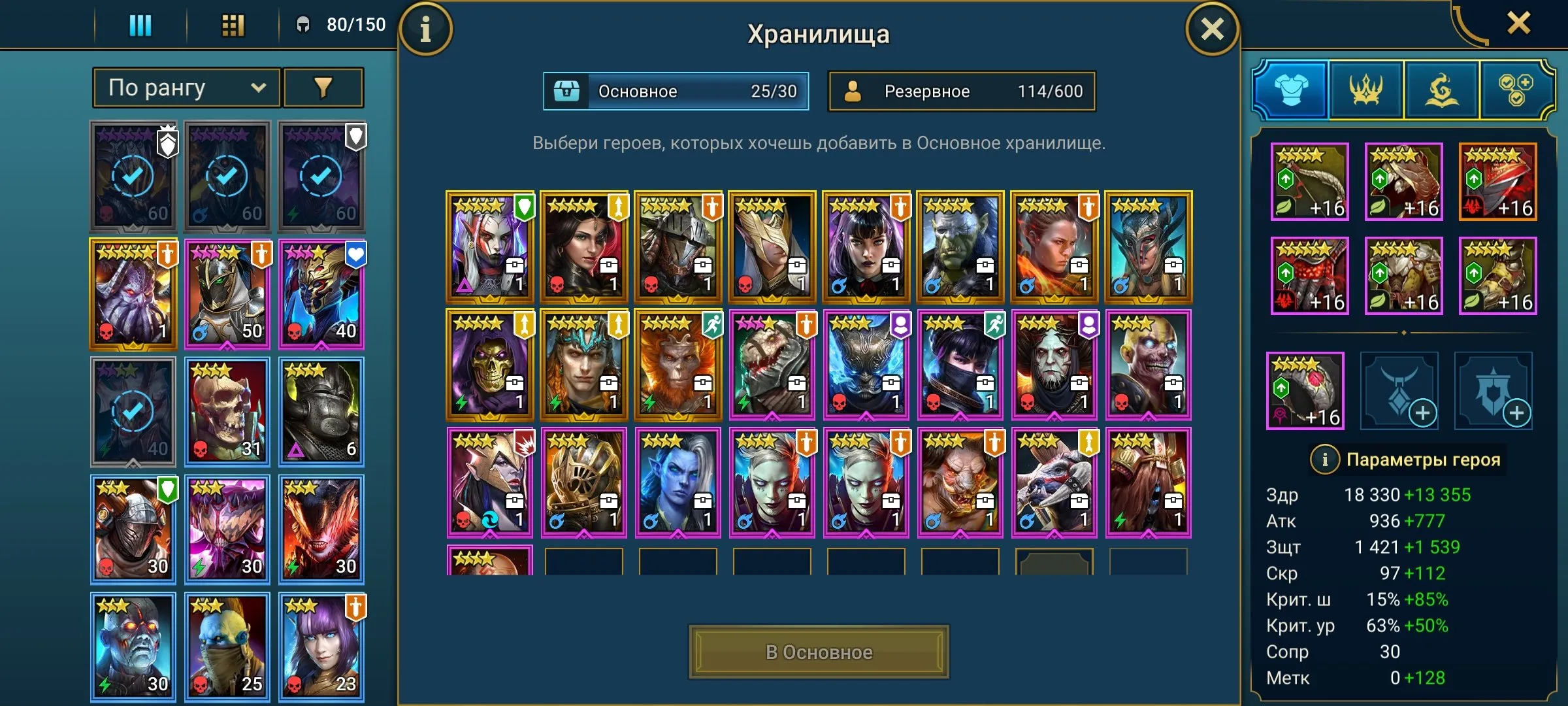
Task: Switch to the Резервное vault tab
Action: (x=960, y=92)
